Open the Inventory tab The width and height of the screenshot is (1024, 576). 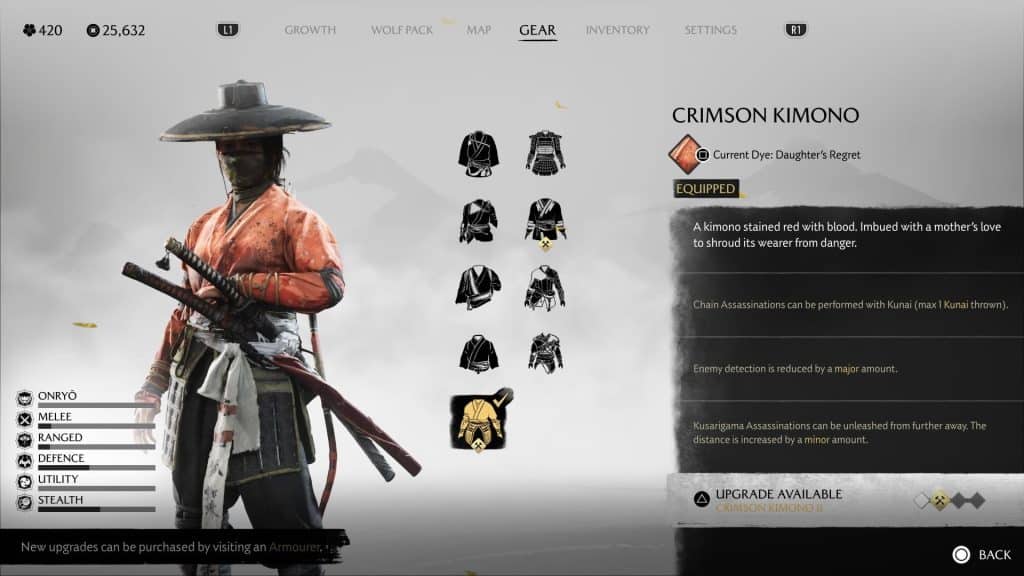point(617,30)
